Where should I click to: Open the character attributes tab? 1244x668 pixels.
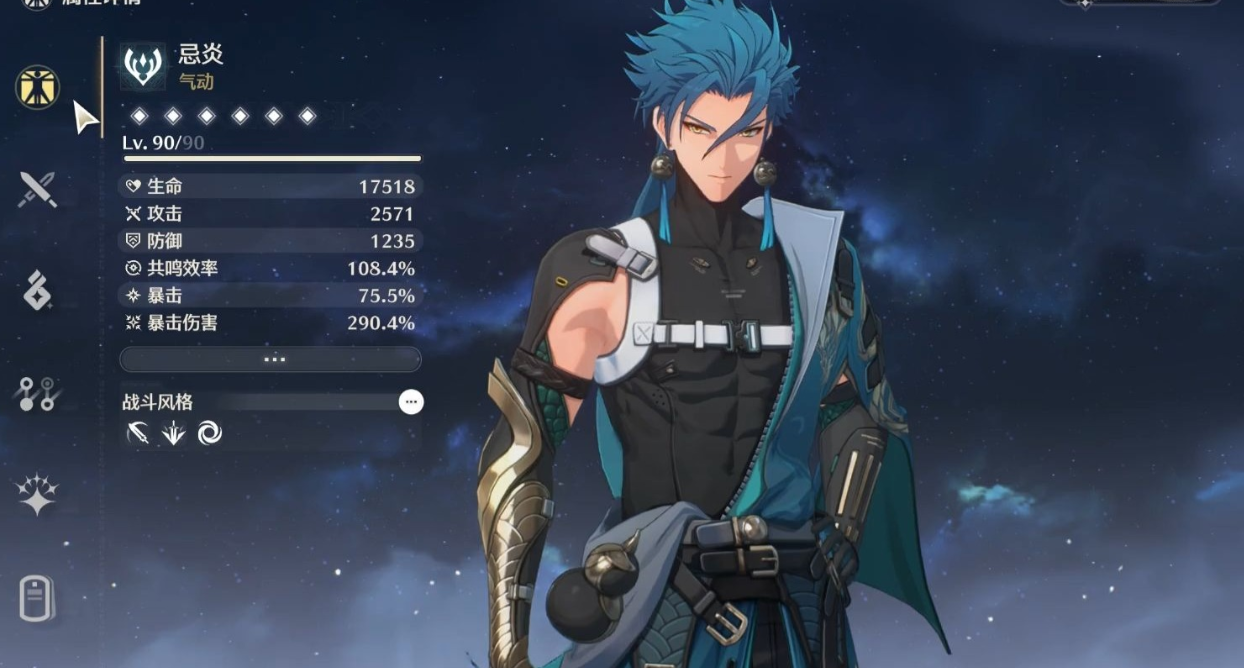tap(38, 87)
